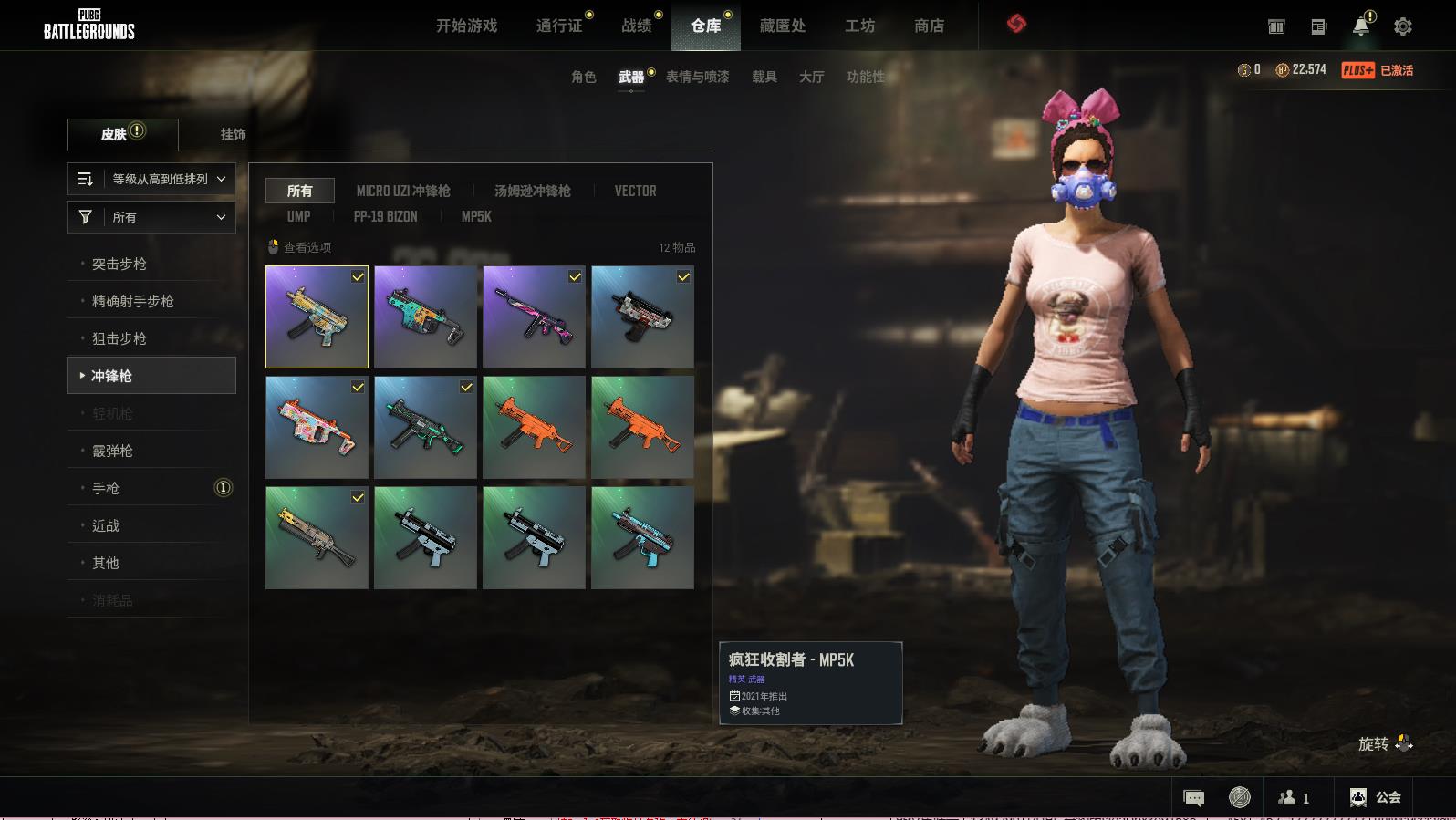Select the 狙击步枪 category
This screenshot has height=820, width=1456.
pos(120,338)
